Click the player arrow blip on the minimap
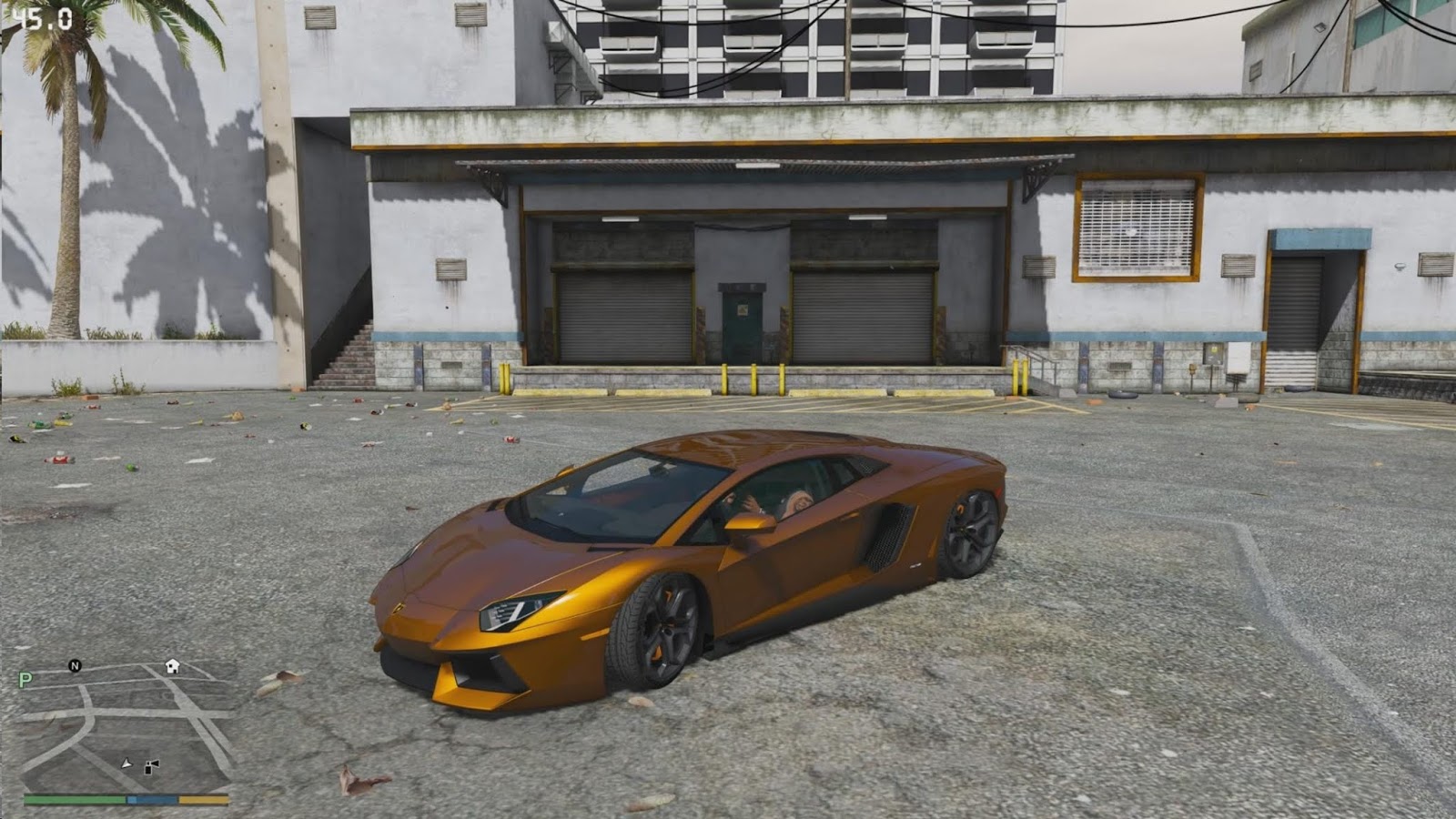This screenshot has height=819, width=1456. (126, 763)
